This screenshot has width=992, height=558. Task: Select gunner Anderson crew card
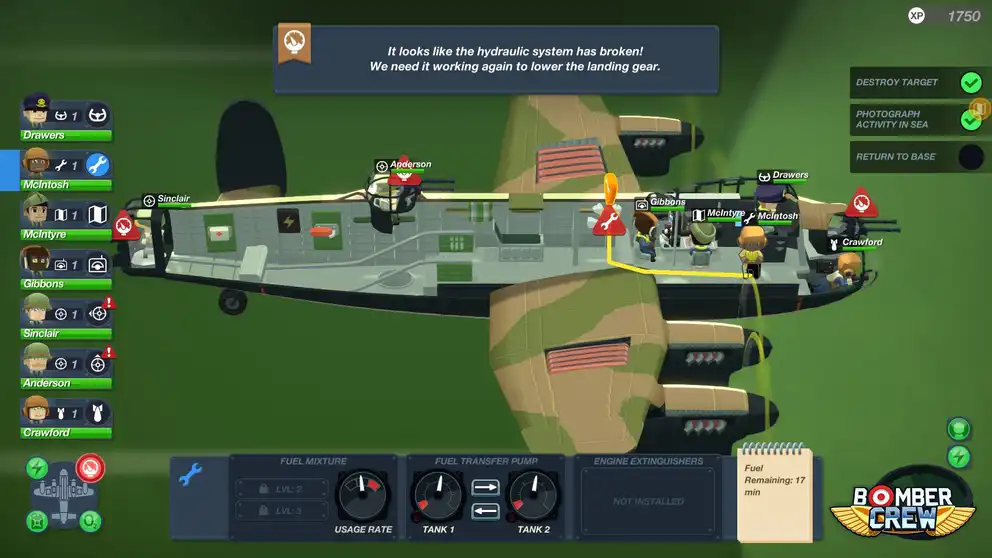tap(66, 363)
